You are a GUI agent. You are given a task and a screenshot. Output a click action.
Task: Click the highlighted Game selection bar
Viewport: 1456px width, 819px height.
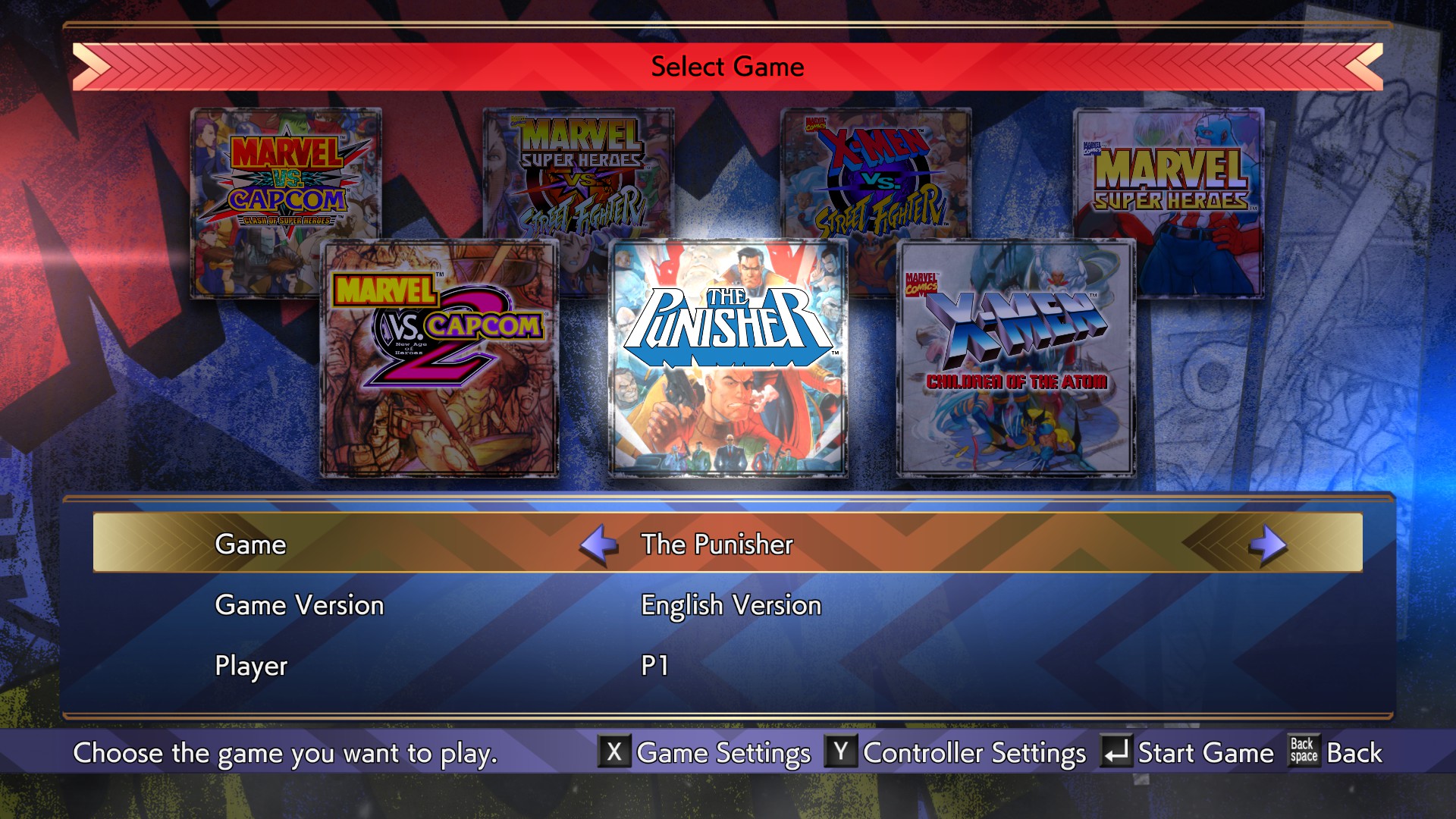[x=728, y=543]
